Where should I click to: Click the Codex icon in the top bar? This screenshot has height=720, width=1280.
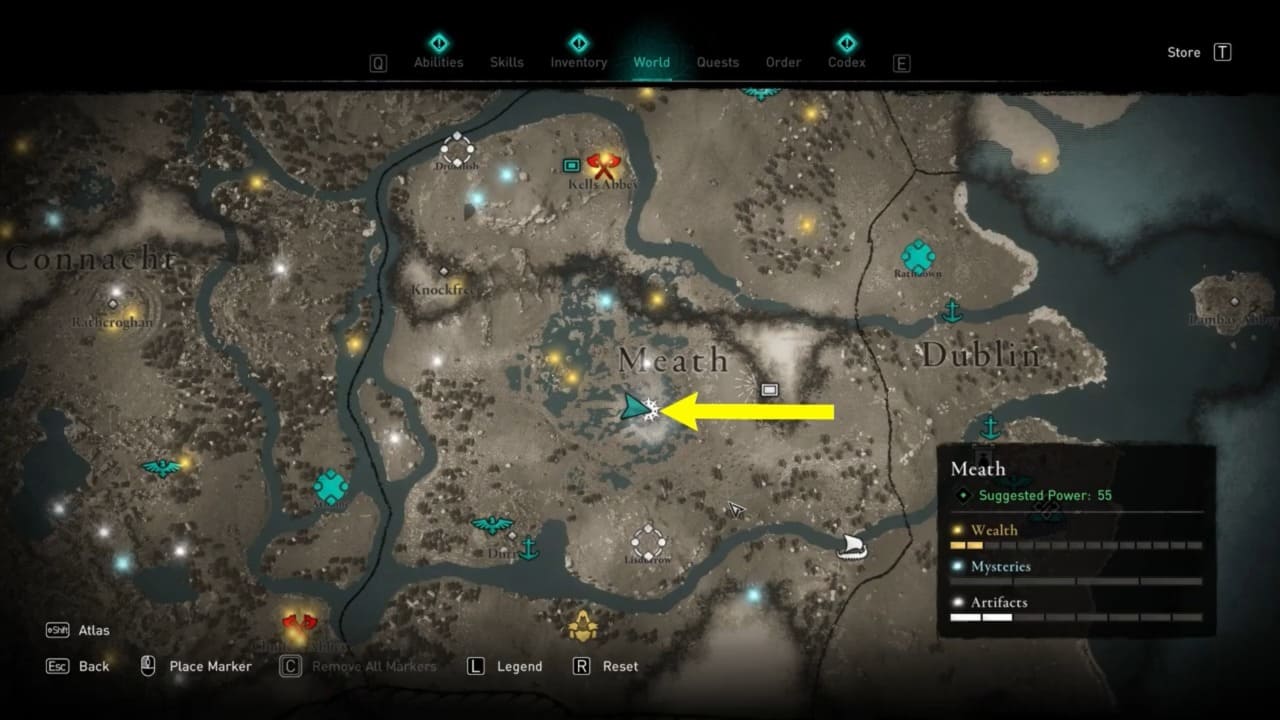coord(846,43)
